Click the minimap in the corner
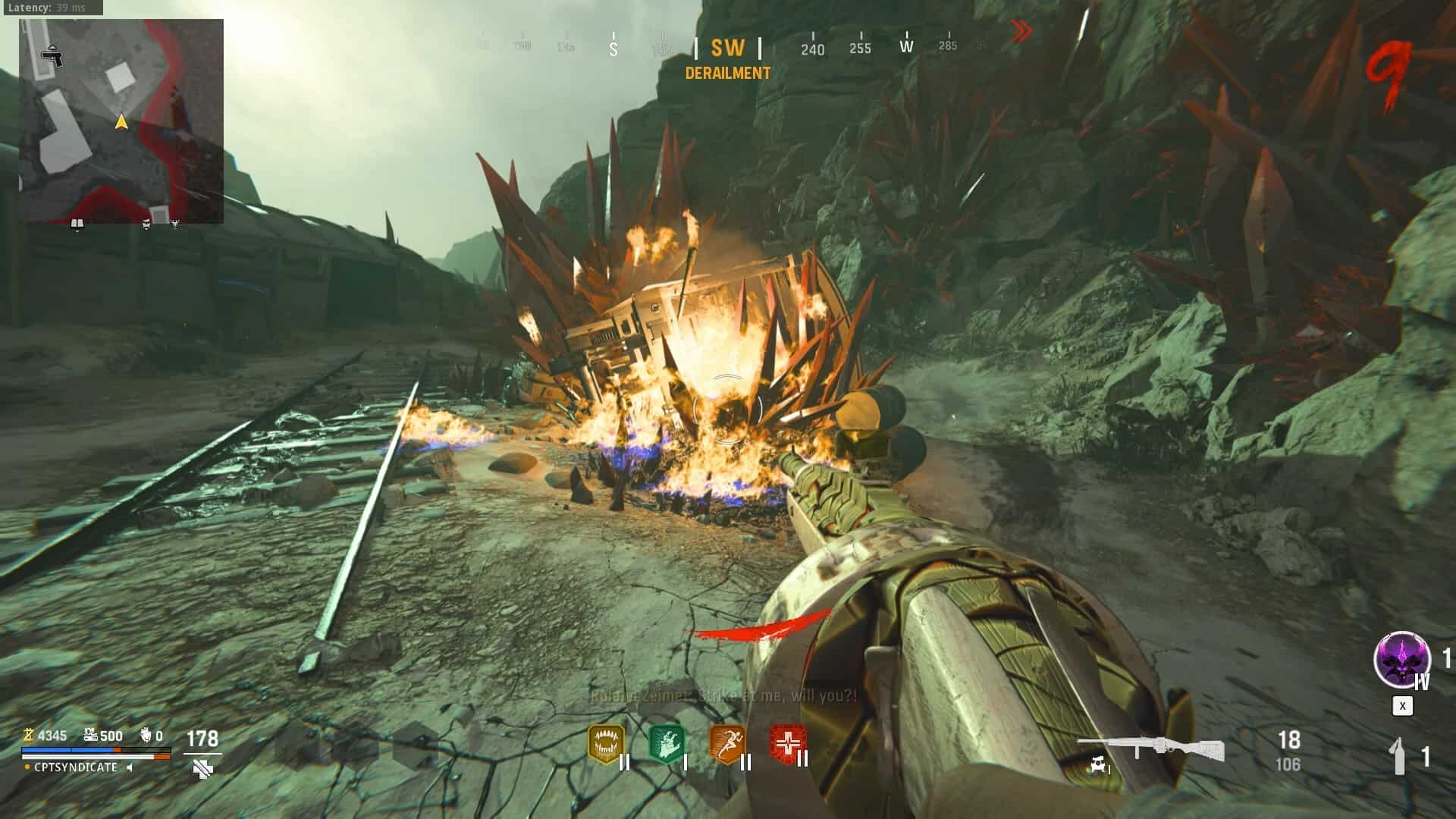 (121, 121)
